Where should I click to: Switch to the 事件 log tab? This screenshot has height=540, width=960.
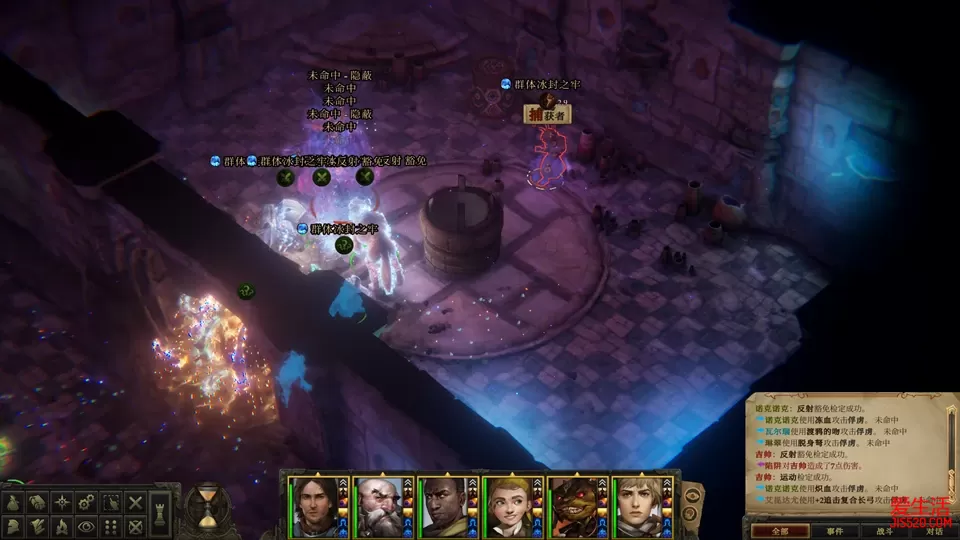point(835,531)
